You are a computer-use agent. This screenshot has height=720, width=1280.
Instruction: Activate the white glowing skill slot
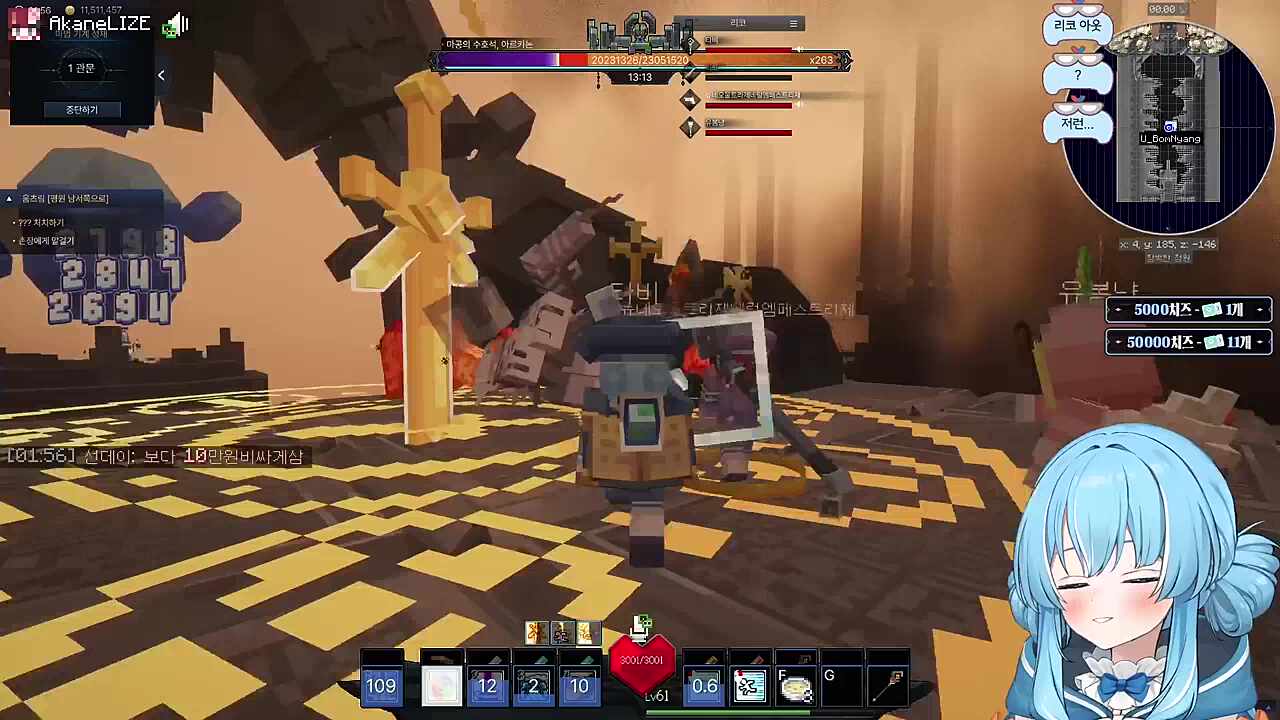point(441,685)
